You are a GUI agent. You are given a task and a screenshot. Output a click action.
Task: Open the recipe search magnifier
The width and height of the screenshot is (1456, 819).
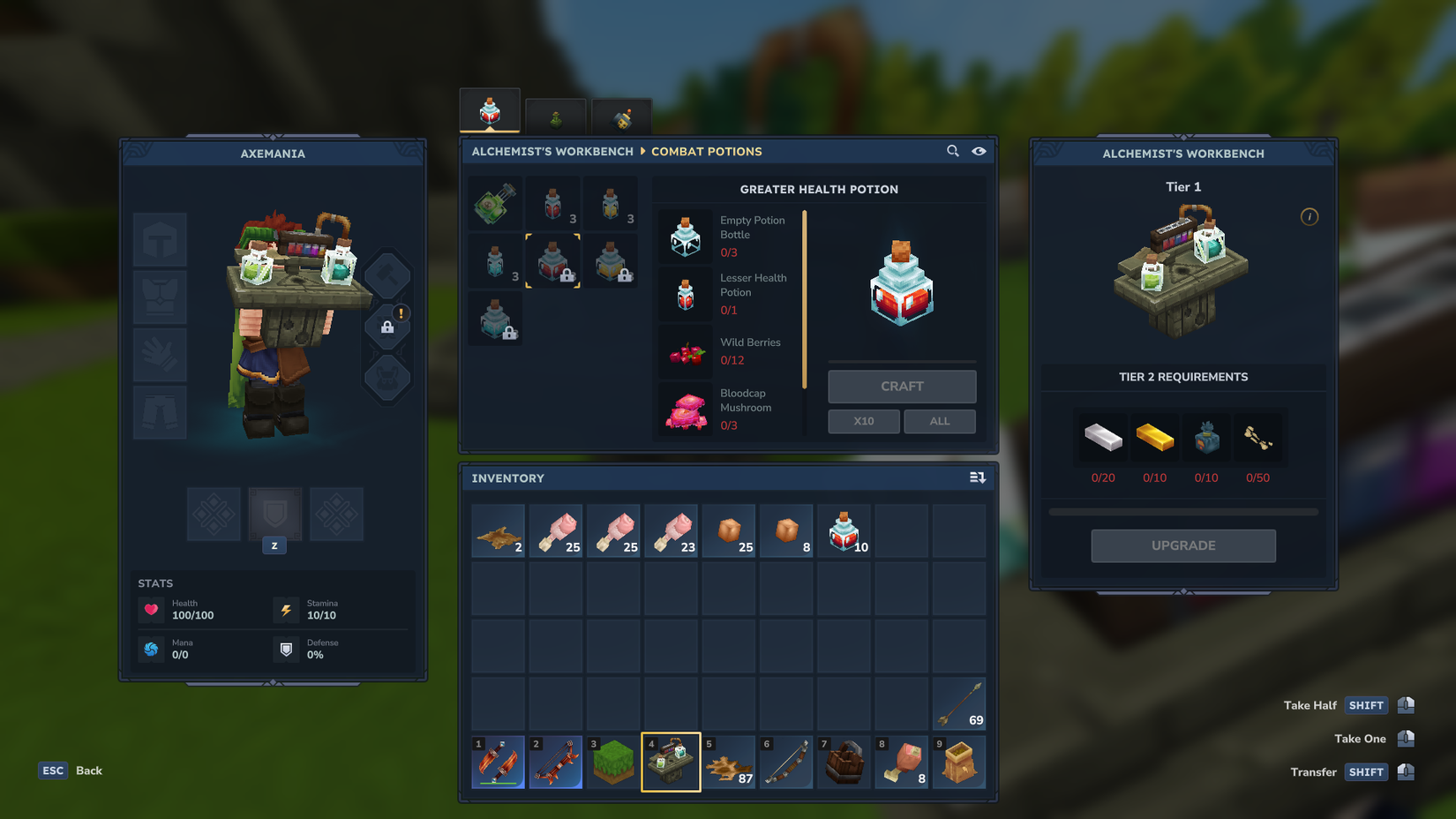[x=952, y=151]
